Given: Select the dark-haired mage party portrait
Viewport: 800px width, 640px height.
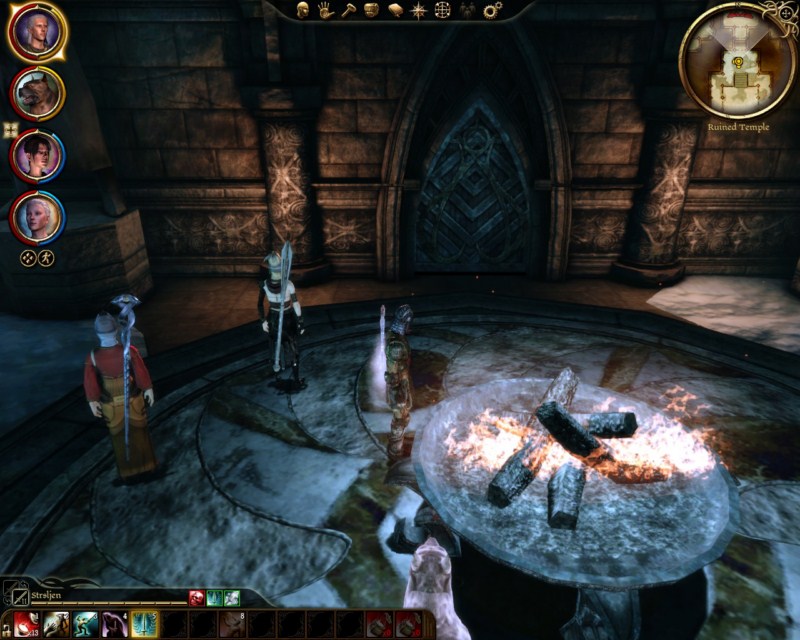Looking at the screenshot, I should [37, 155].
